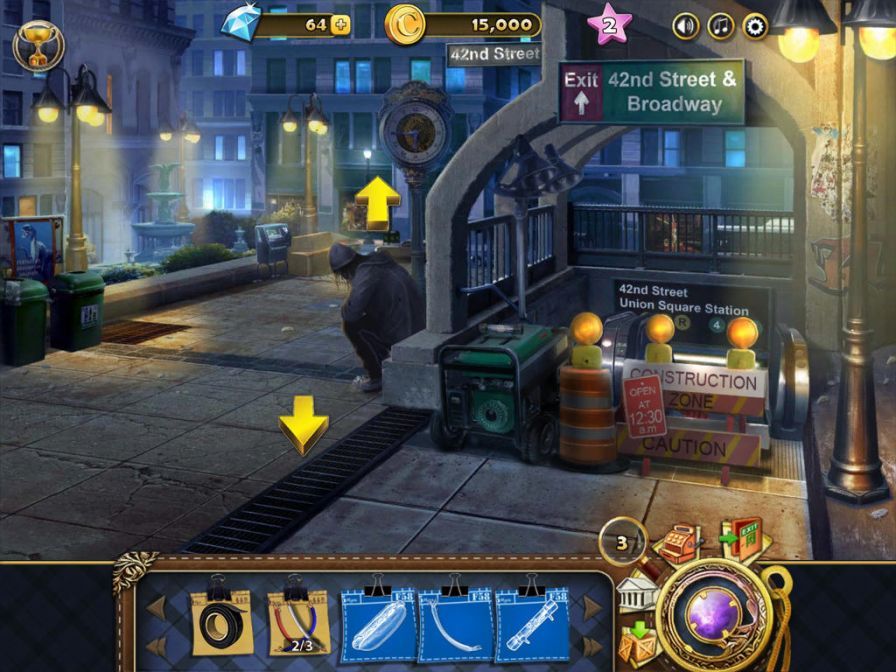896x672 pixels.
Task: Open the museum building icon
Action: coord(636,595)
